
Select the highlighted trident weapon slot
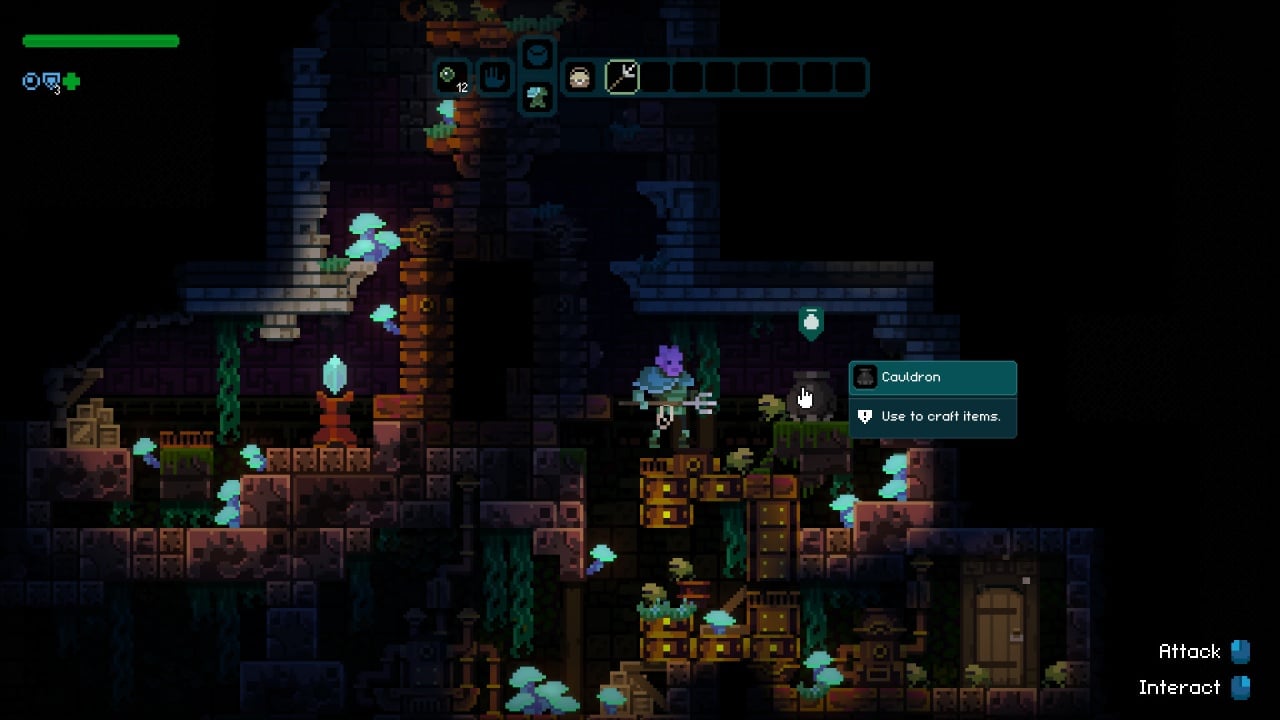(x=622, y=77)
